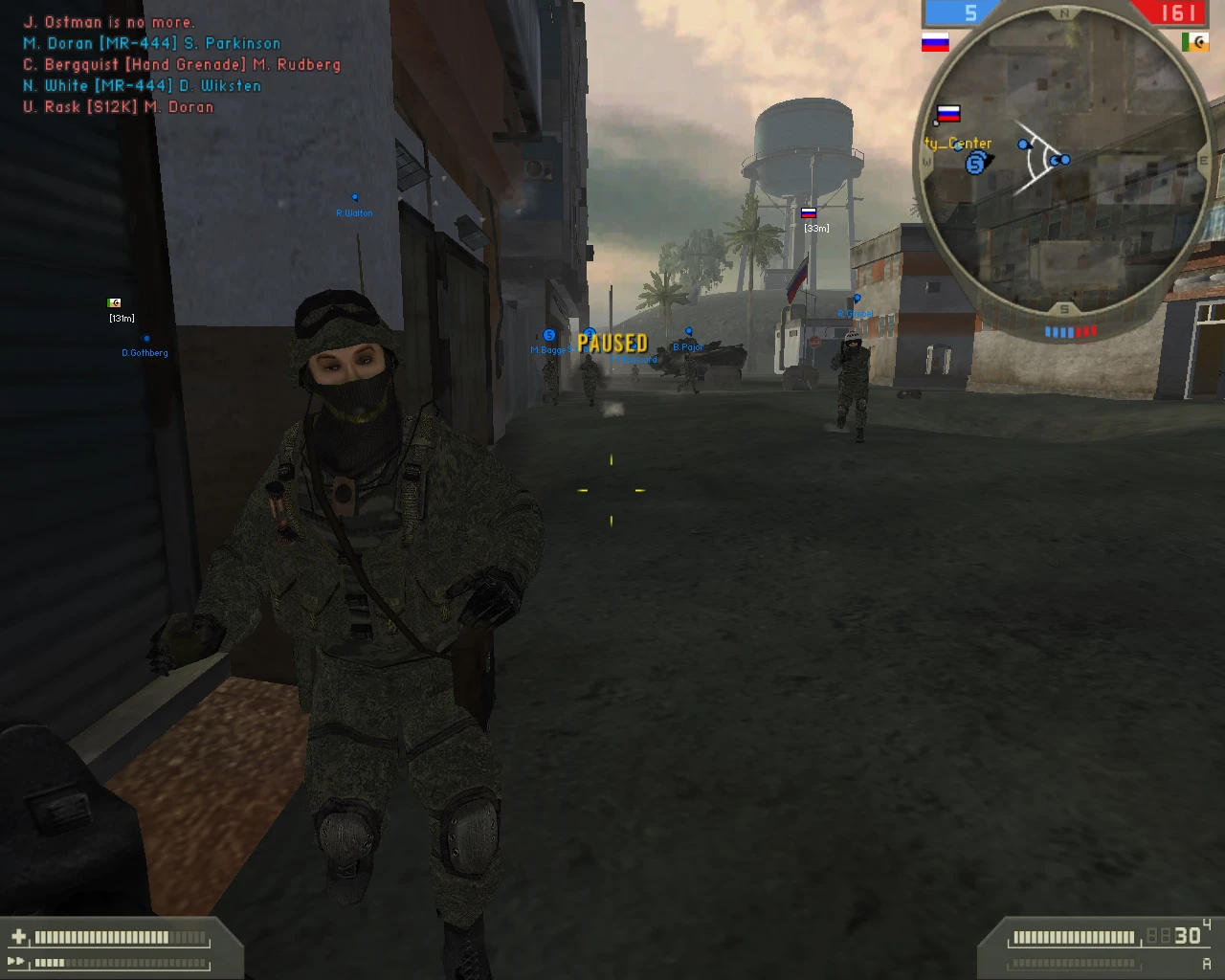The width and height of the screenshot is (1225, 980).
Task: Toggle the N compass marker on the minimap
Action: [1065, 13]
